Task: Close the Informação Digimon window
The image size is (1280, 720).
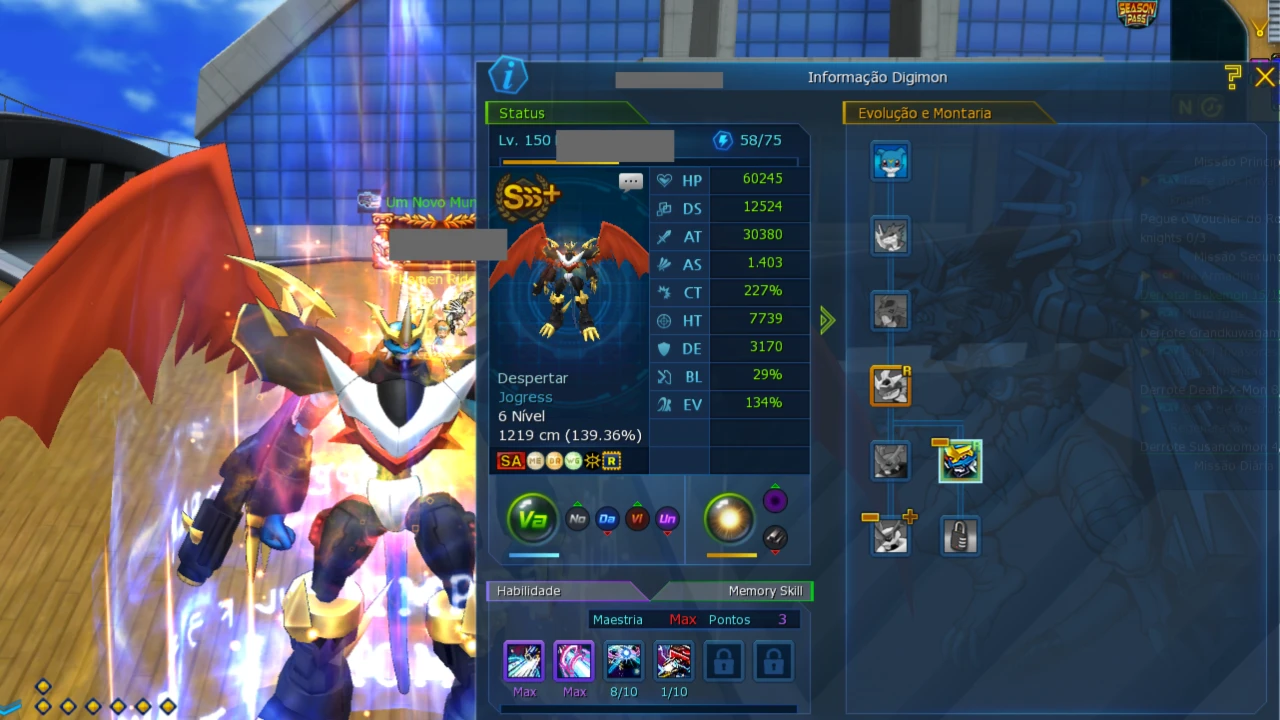Action: coord(1265,77)
